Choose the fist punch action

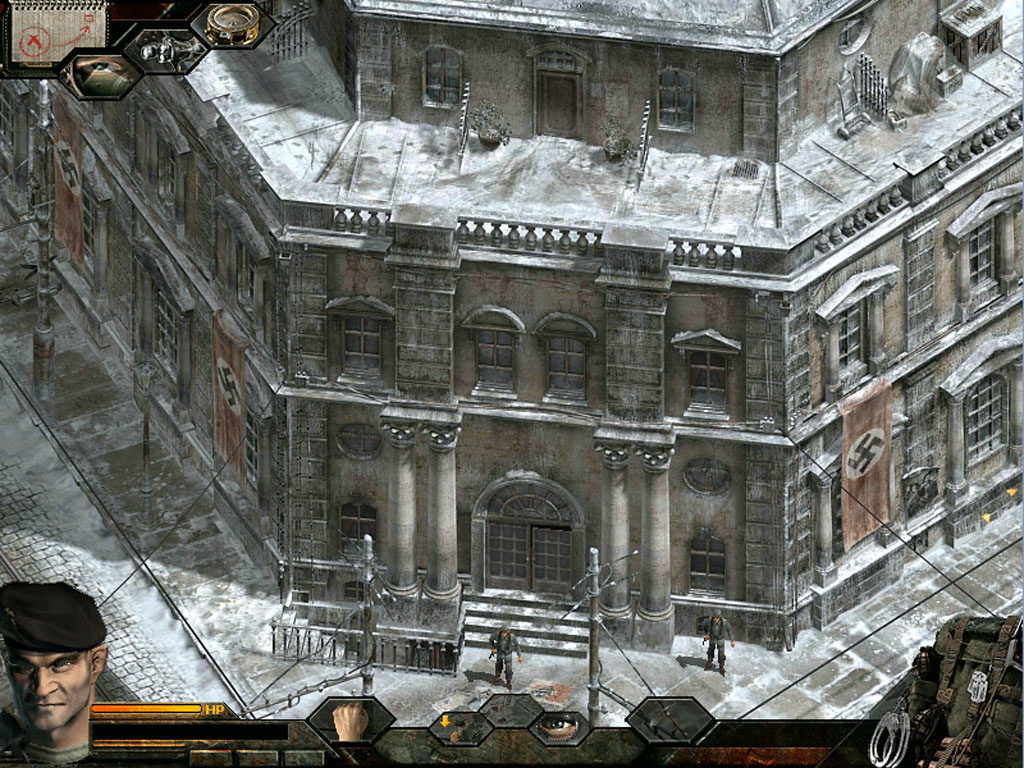click(350, 720)
